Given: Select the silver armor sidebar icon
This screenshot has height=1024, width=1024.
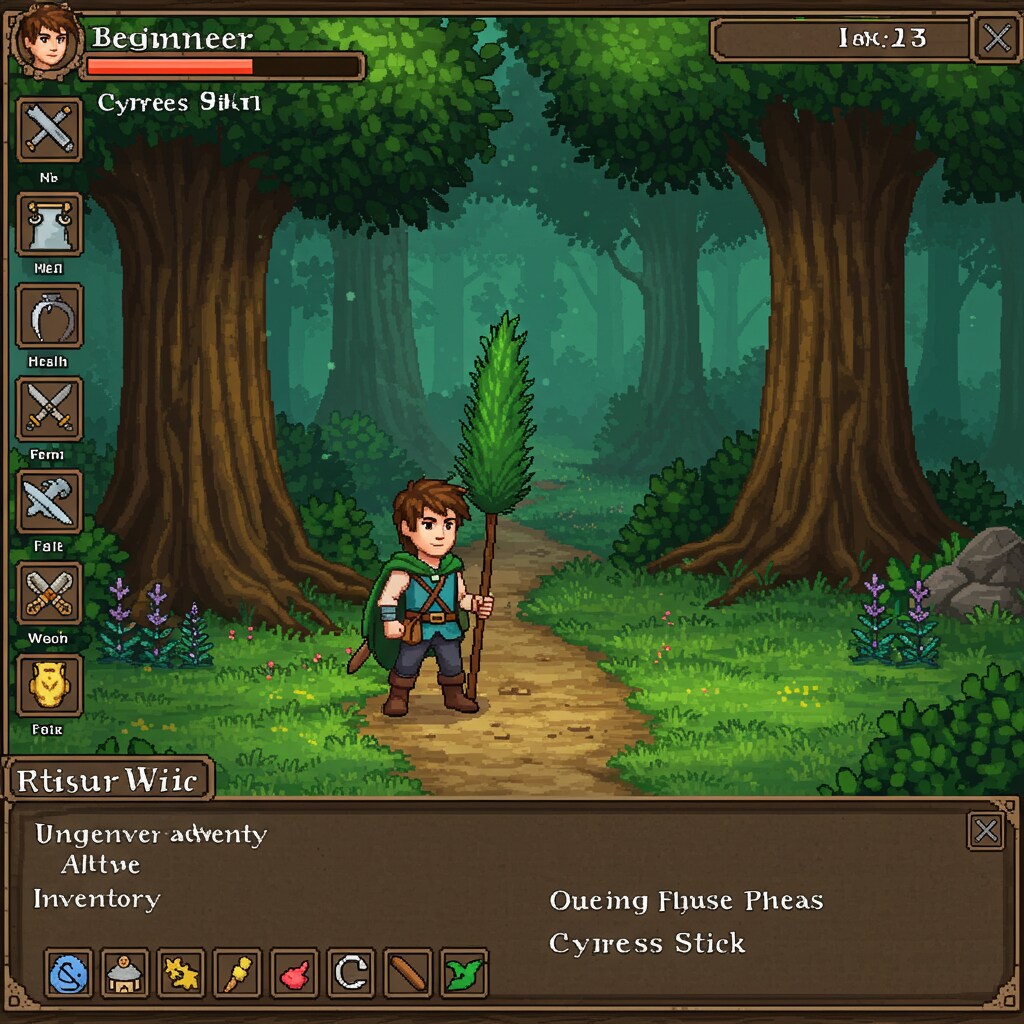Looking at the screenshot, I should [49, 224].
